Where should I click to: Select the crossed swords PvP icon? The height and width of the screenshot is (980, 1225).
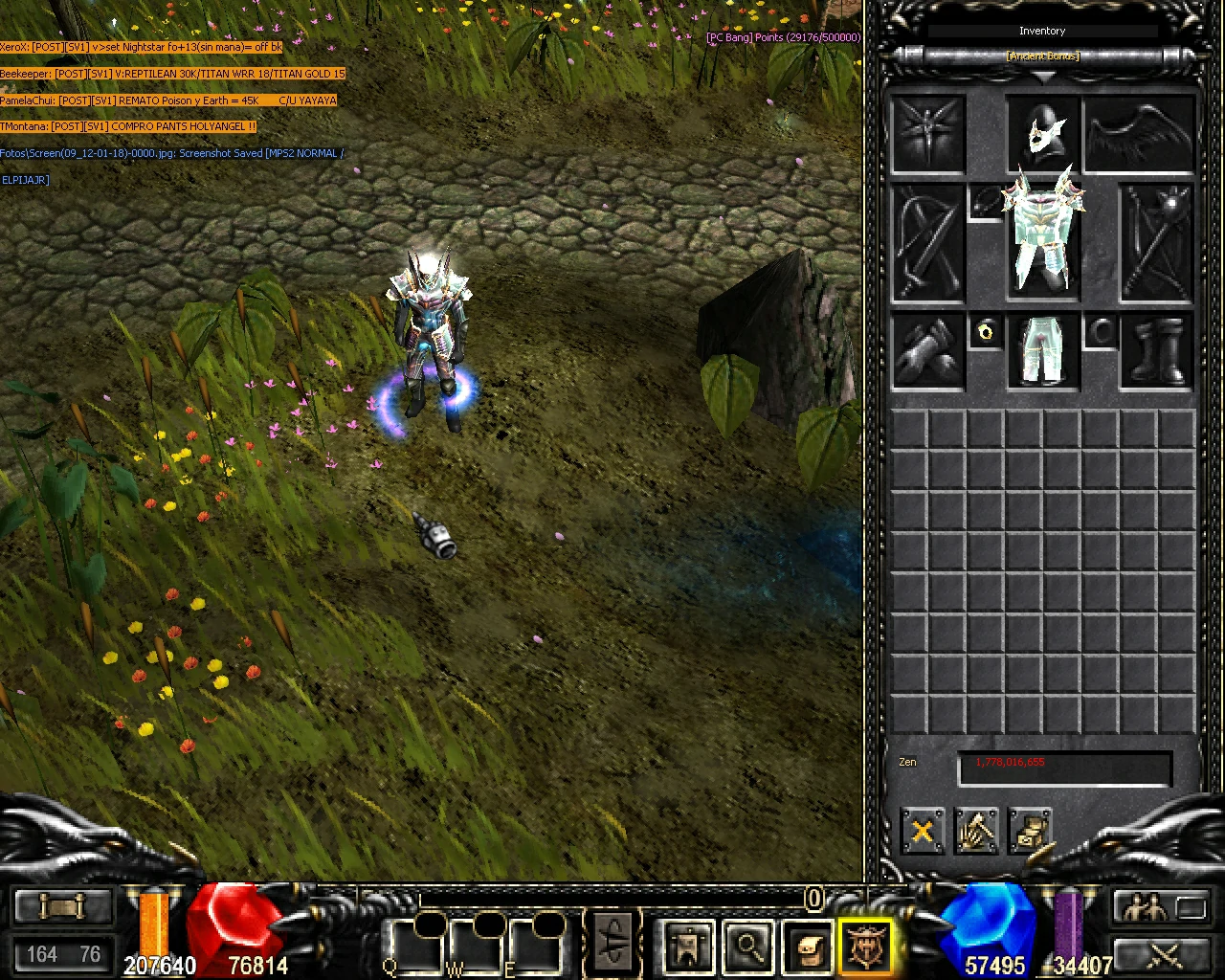coord(1163,955)
